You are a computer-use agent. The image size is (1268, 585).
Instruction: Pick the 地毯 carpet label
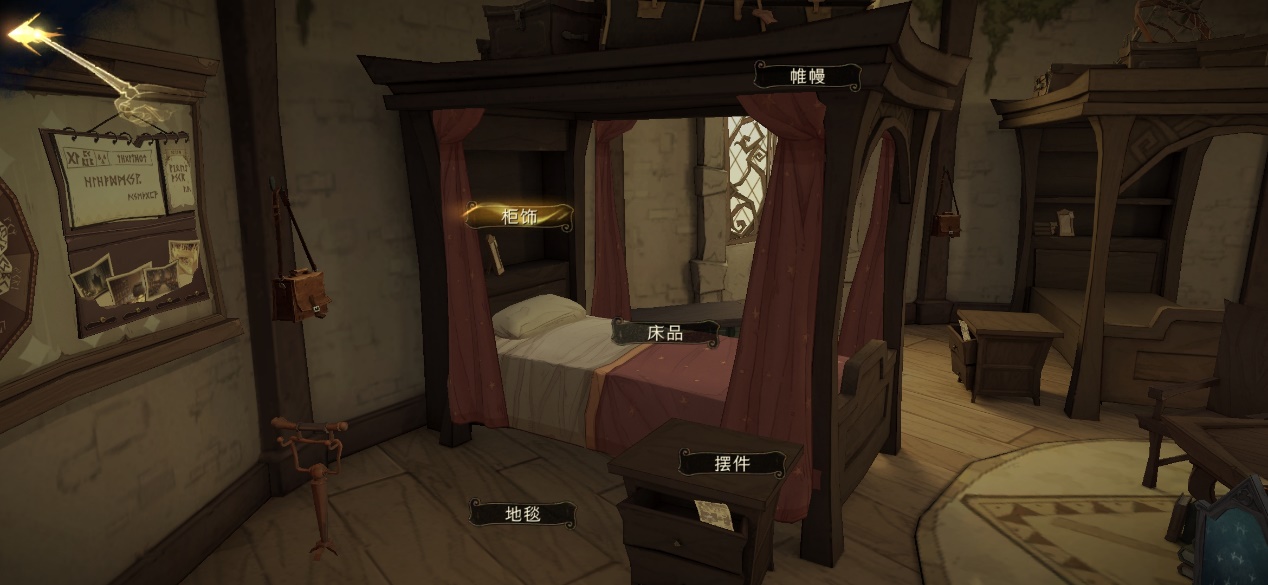tap(522, 514)
